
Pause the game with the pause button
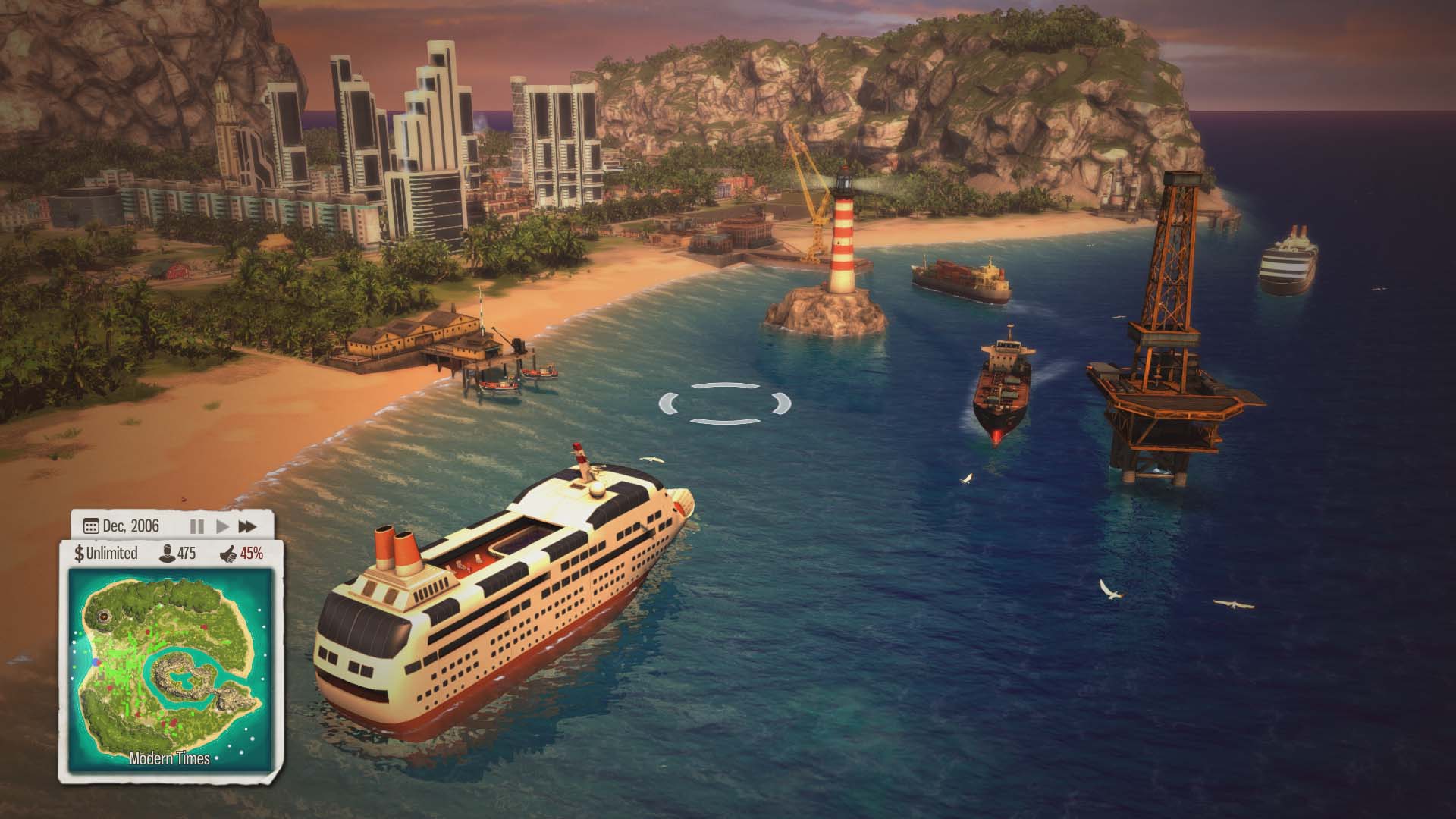(x=196, y=526)
